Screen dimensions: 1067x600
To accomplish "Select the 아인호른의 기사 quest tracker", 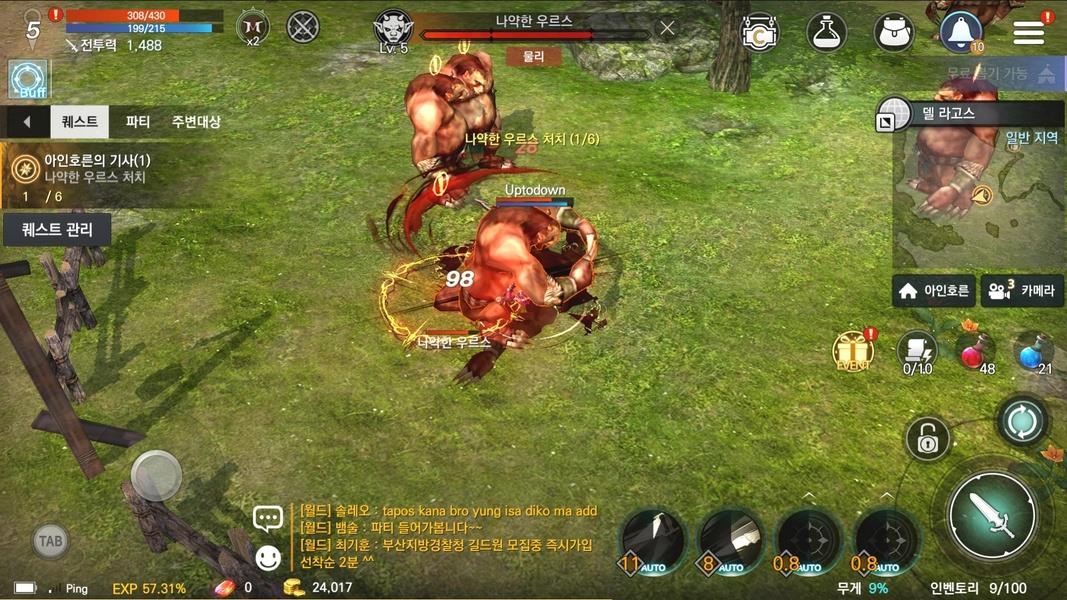I will tap(95, 168).
